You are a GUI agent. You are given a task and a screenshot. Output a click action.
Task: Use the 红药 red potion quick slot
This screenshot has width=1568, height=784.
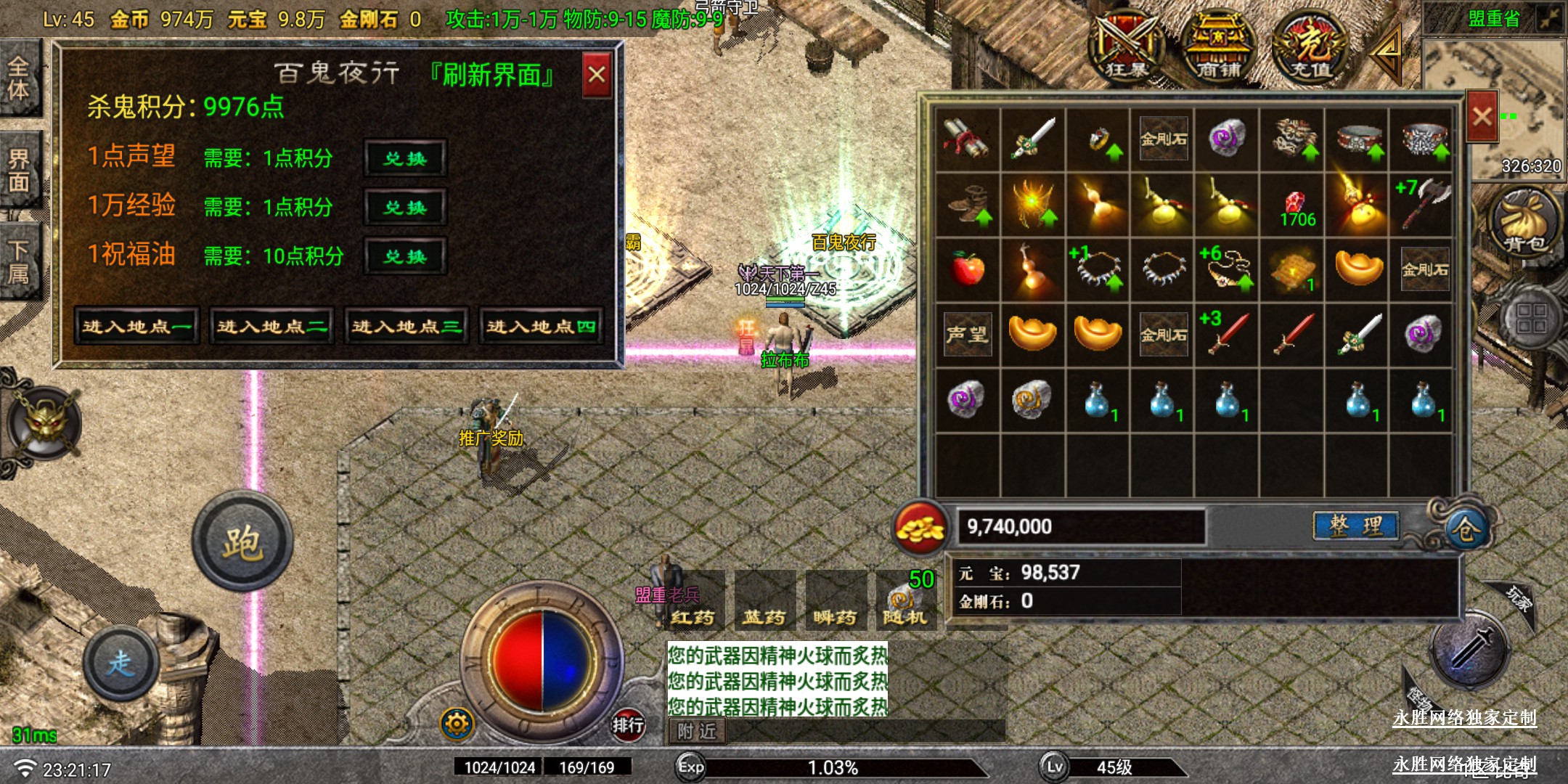click(x=693, y=601)
